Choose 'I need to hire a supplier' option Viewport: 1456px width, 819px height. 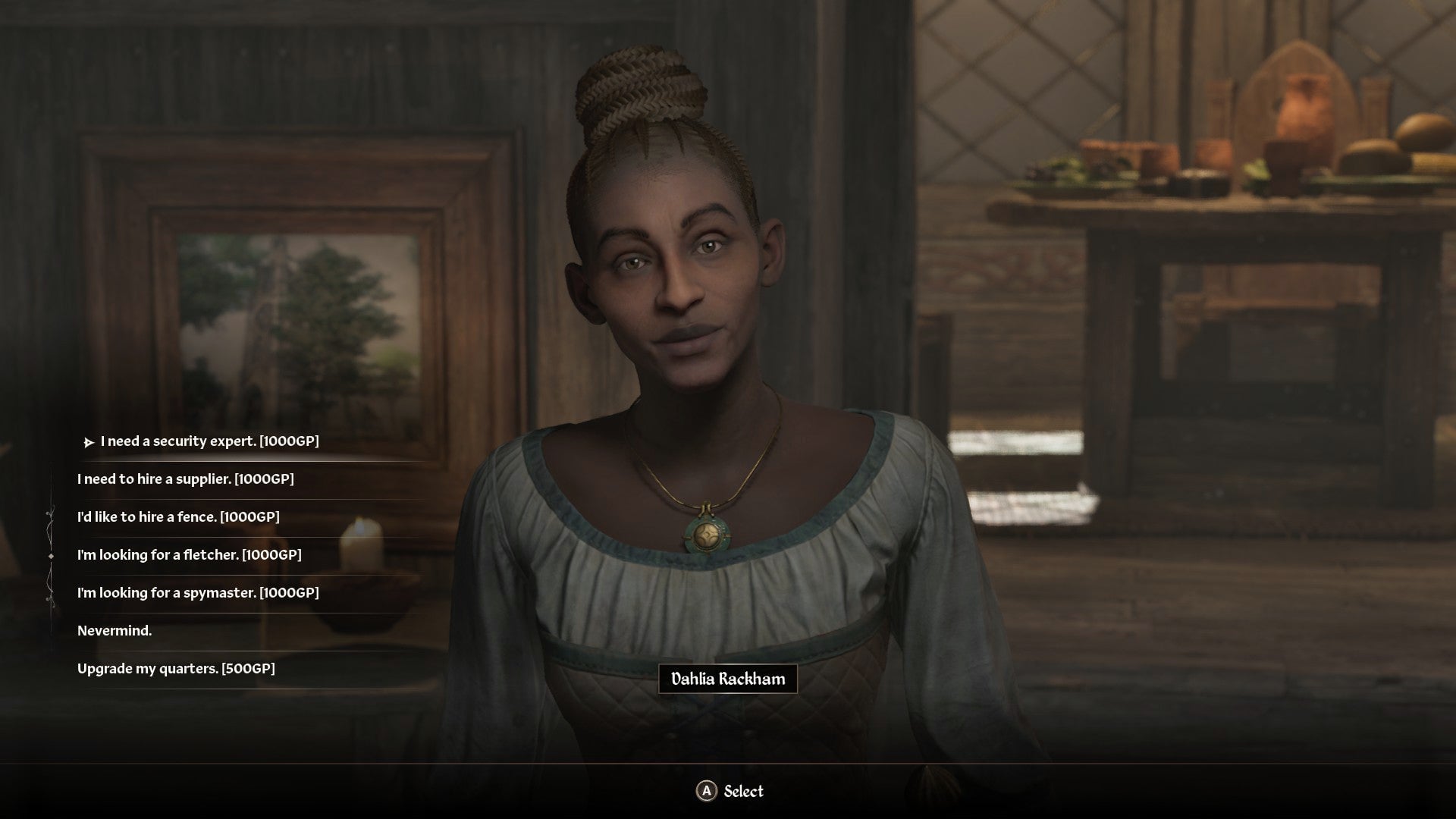click(186, 479)
